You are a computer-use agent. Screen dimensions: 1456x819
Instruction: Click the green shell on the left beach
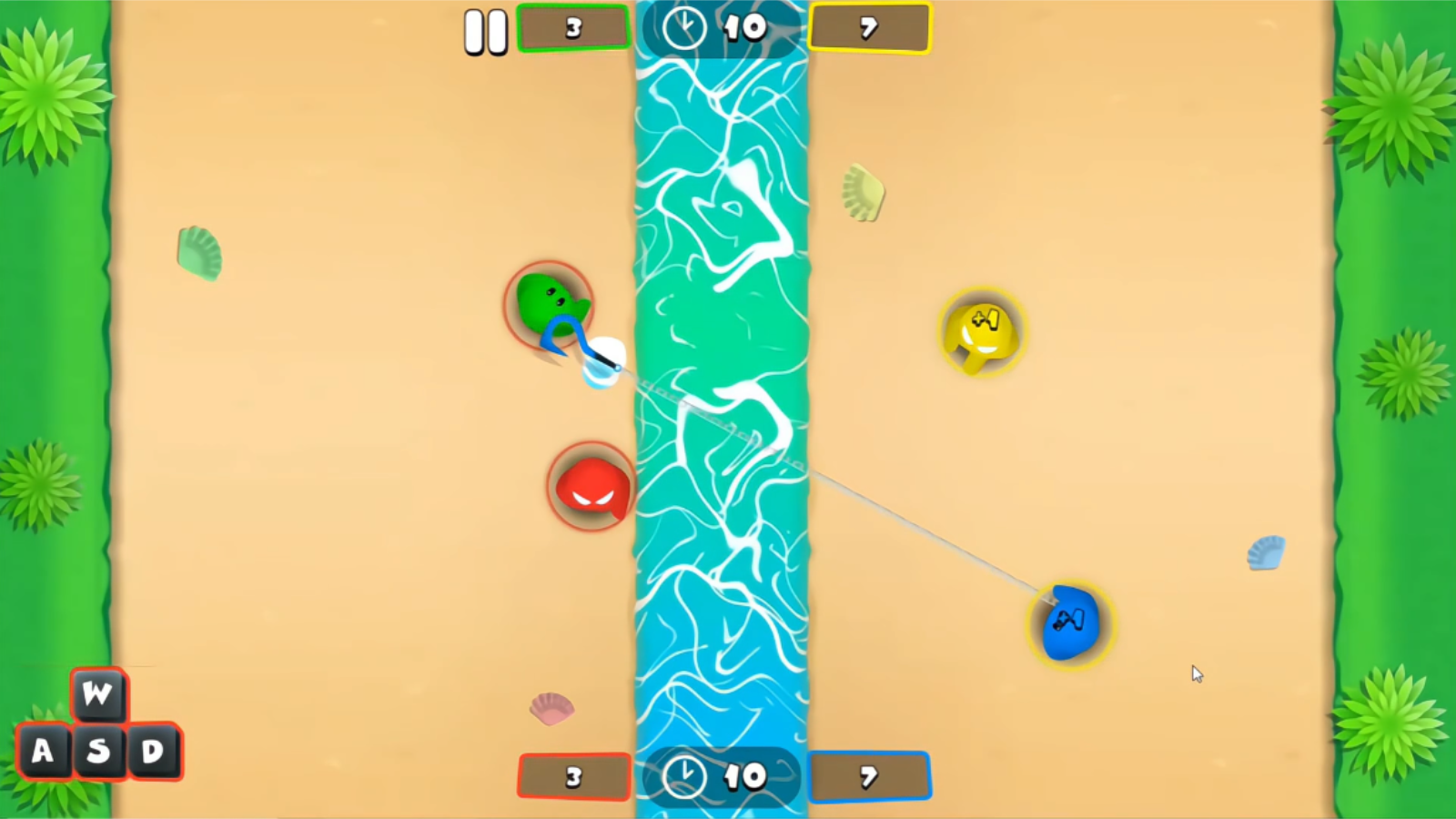click(200, 251)
